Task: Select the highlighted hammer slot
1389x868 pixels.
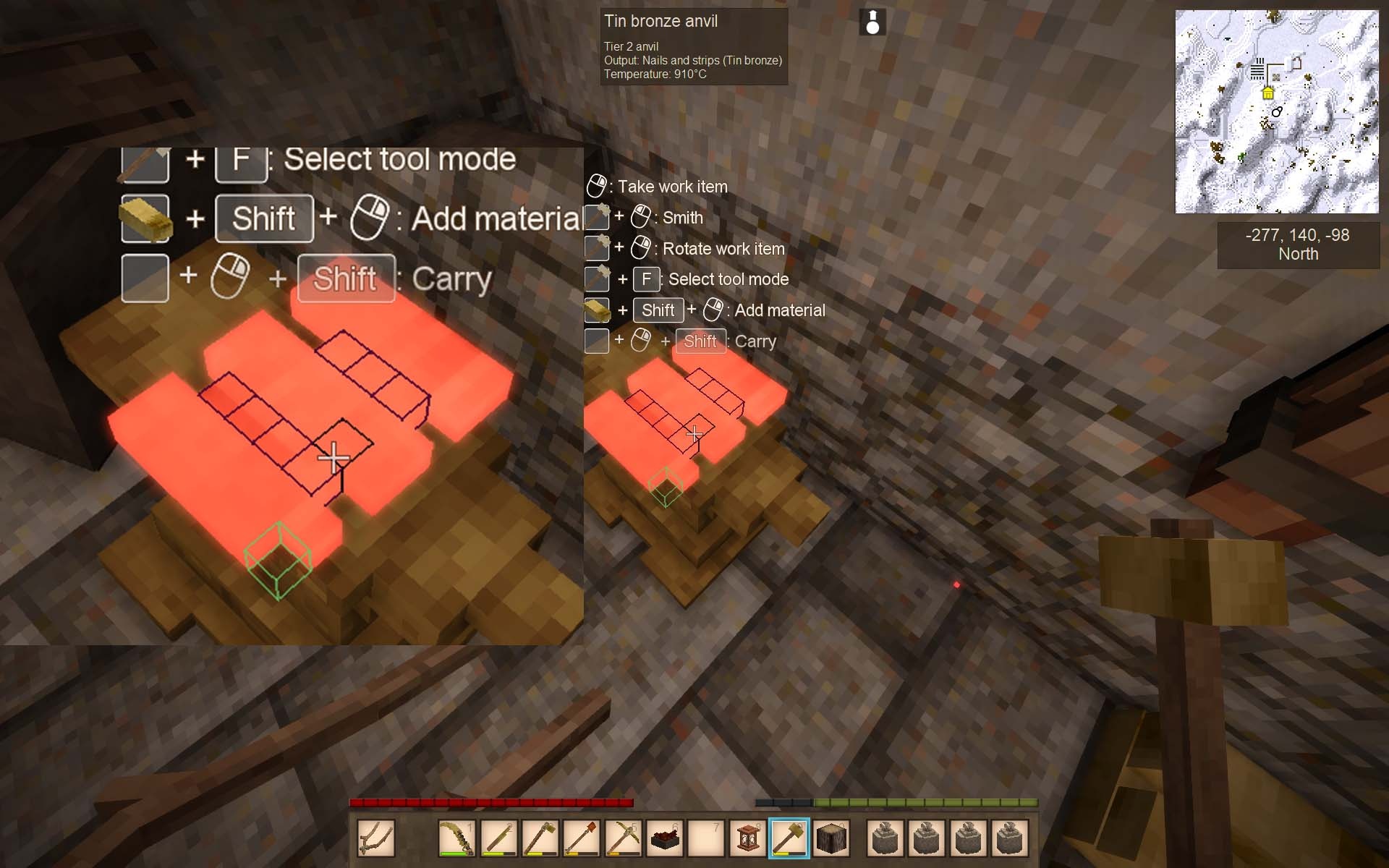Action: 789,838
